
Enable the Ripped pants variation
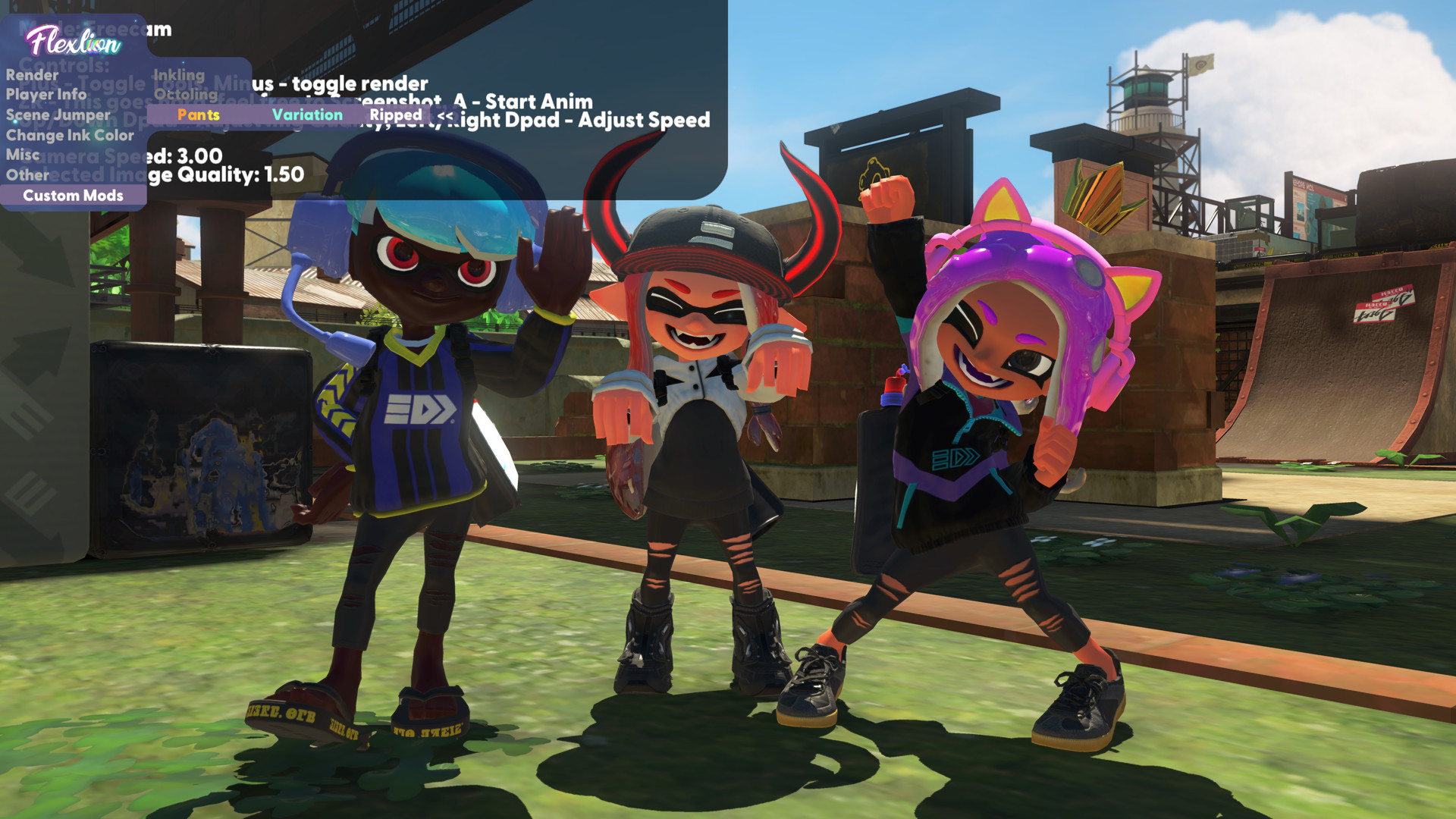click(397, 115)
